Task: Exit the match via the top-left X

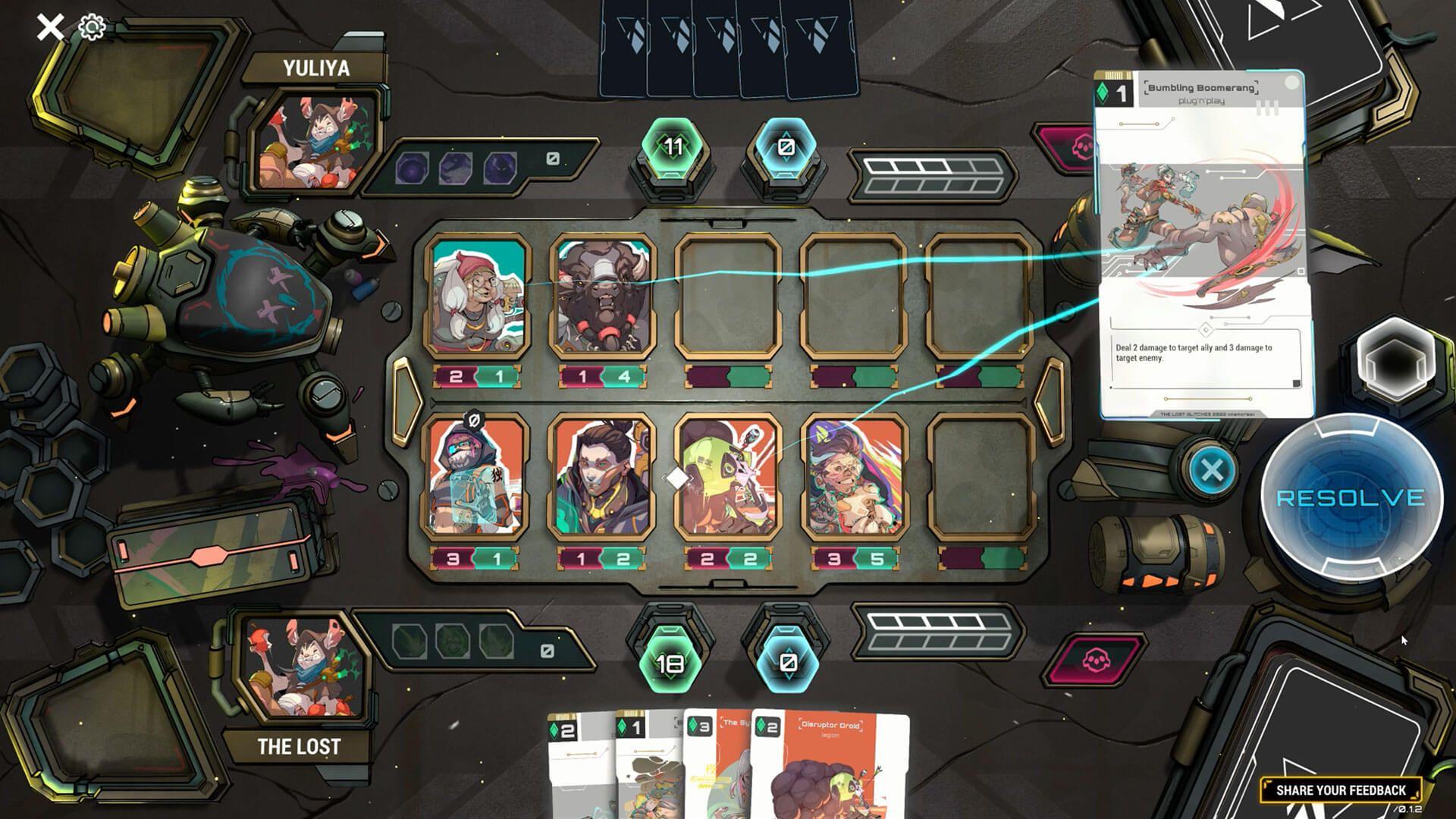Action: (x=50, y=25)
